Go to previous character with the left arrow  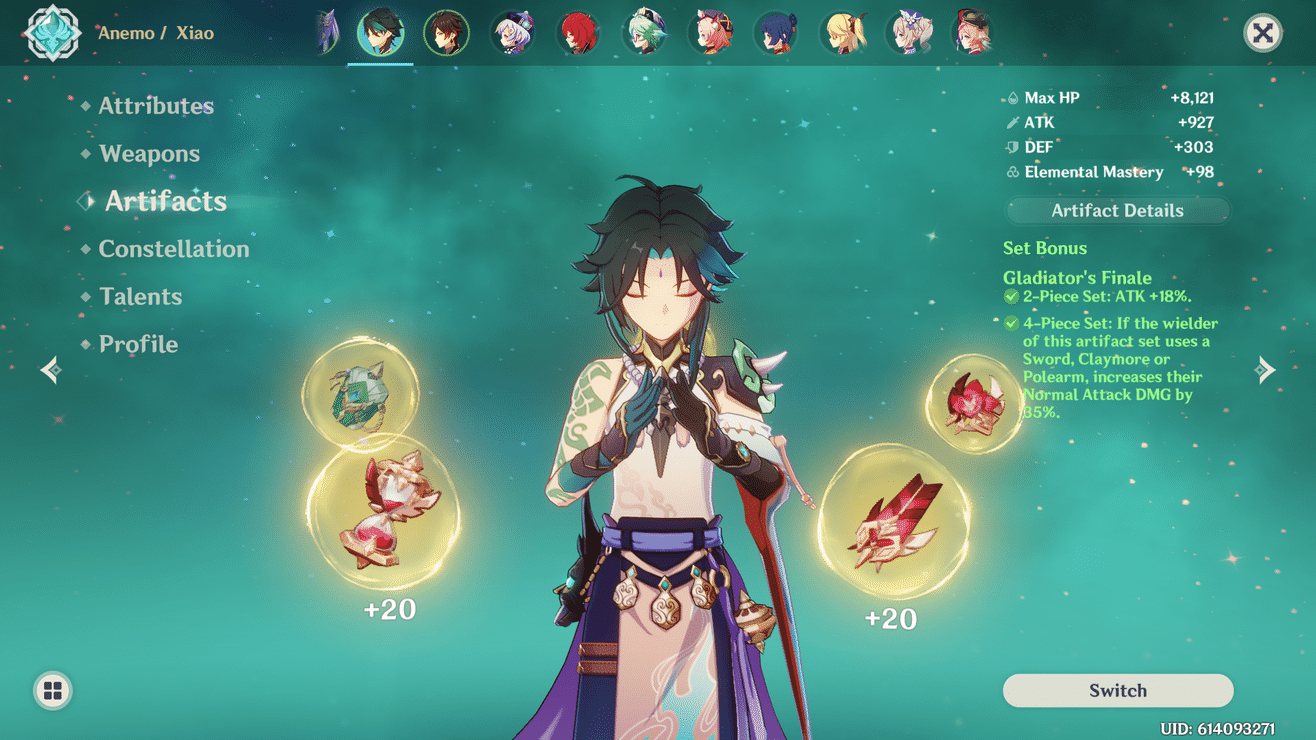click(x=49, y=369)
